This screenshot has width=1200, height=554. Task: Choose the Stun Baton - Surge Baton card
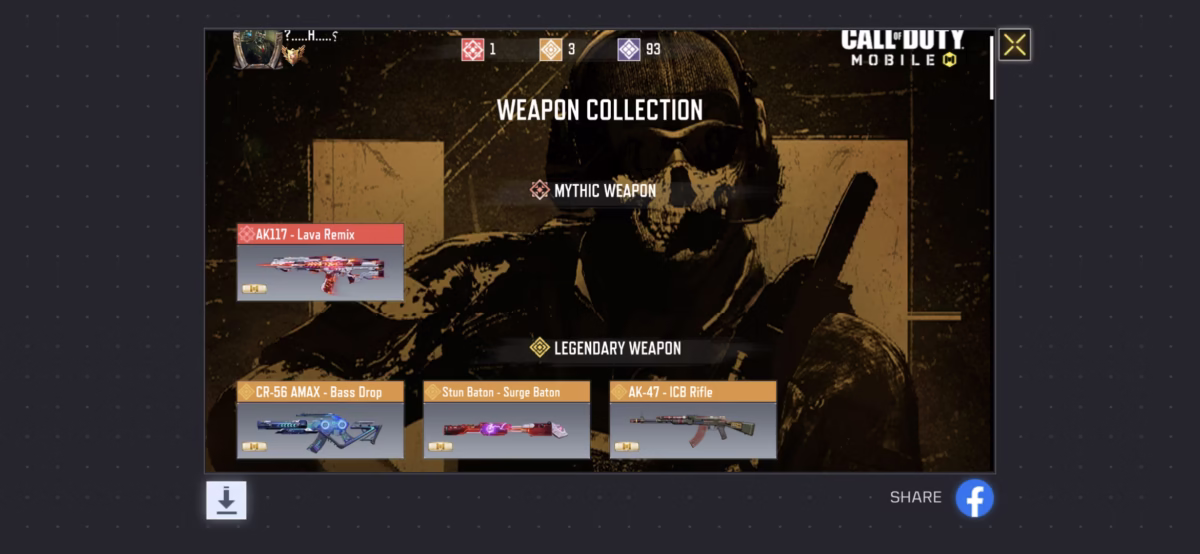pyautogui.click(x=506, y=420)
